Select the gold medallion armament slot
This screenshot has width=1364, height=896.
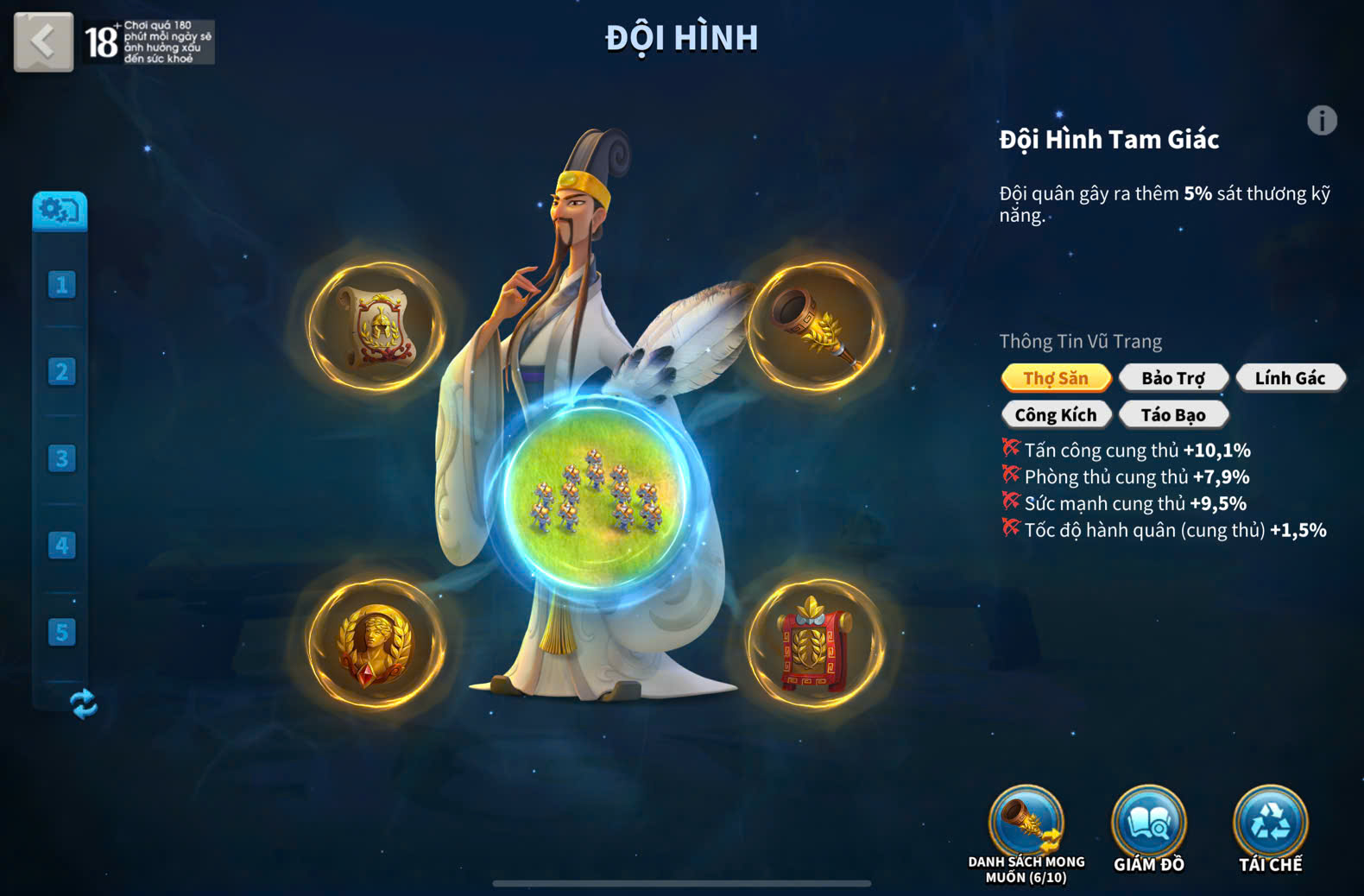(377, 644)
